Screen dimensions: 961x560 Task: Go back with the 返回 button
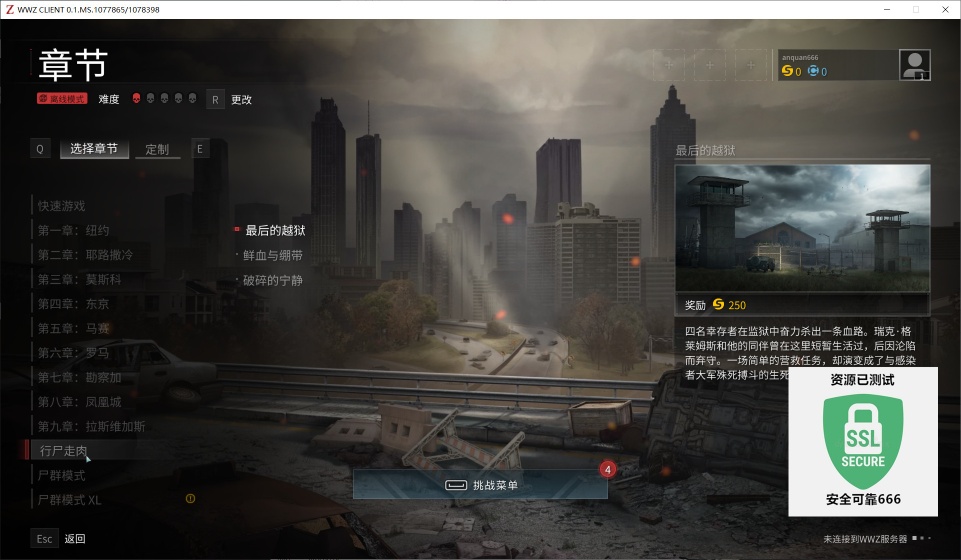tap(75, 539)
